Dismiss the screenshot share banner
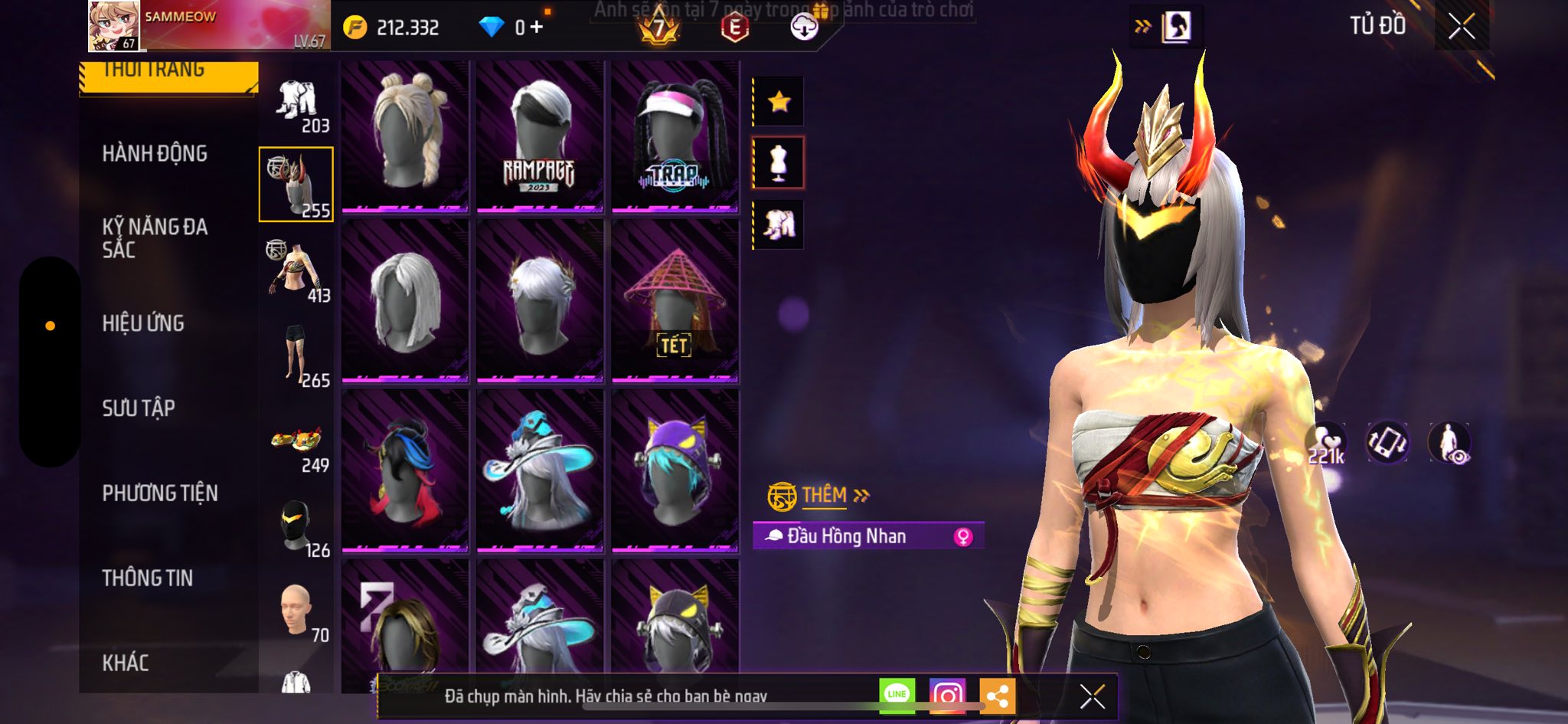This screenshot has width=1568, height=724. click(1092, 696)
